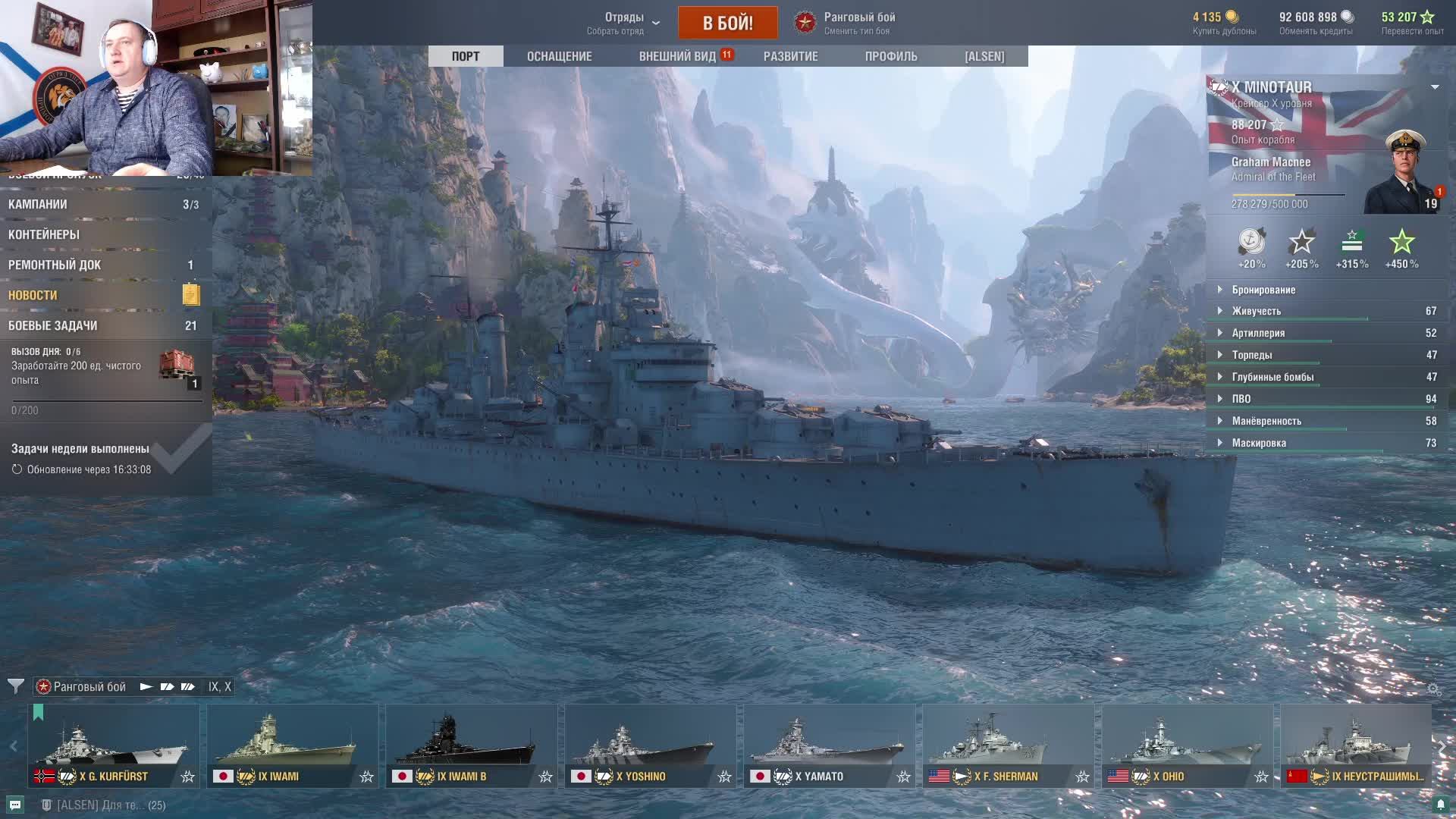Open the КОНТЕЙНЕРЫ section
Image resolution: width=1456 pixels, height=819 pixels.
(x=44, y=234)
